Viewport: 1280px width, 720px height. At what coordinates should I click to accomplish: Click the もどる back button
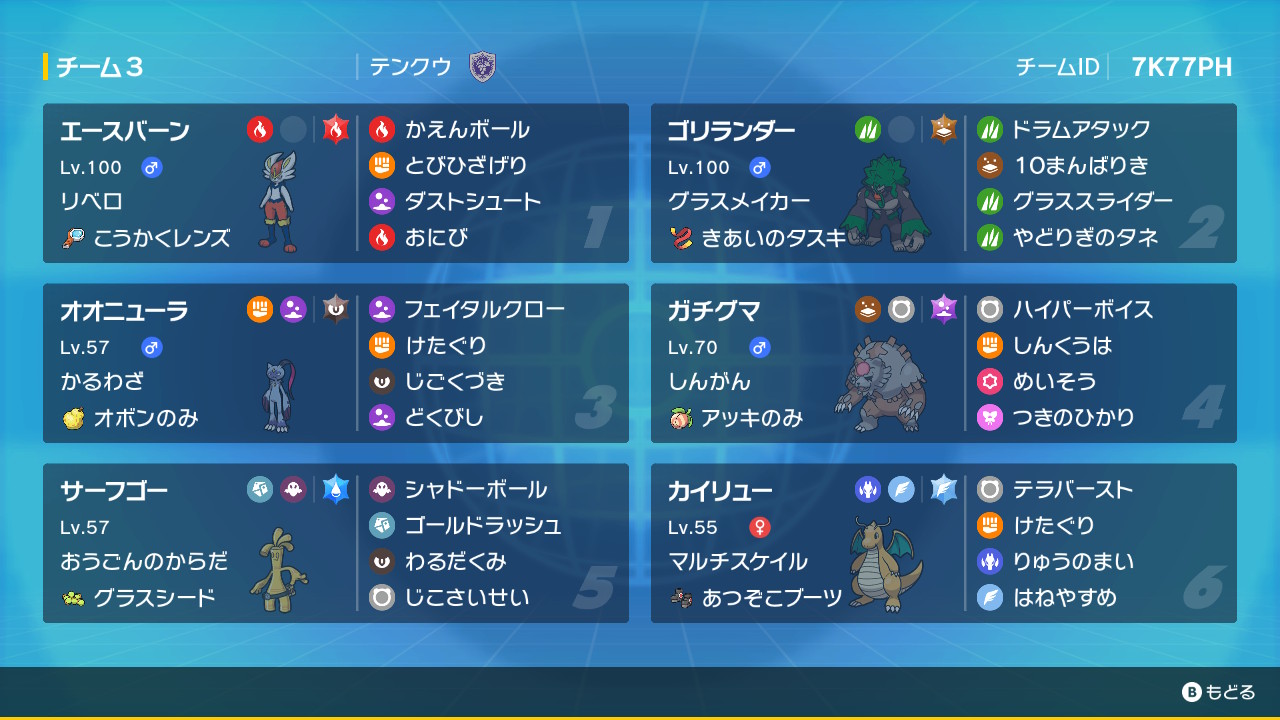coord(1218,692)
